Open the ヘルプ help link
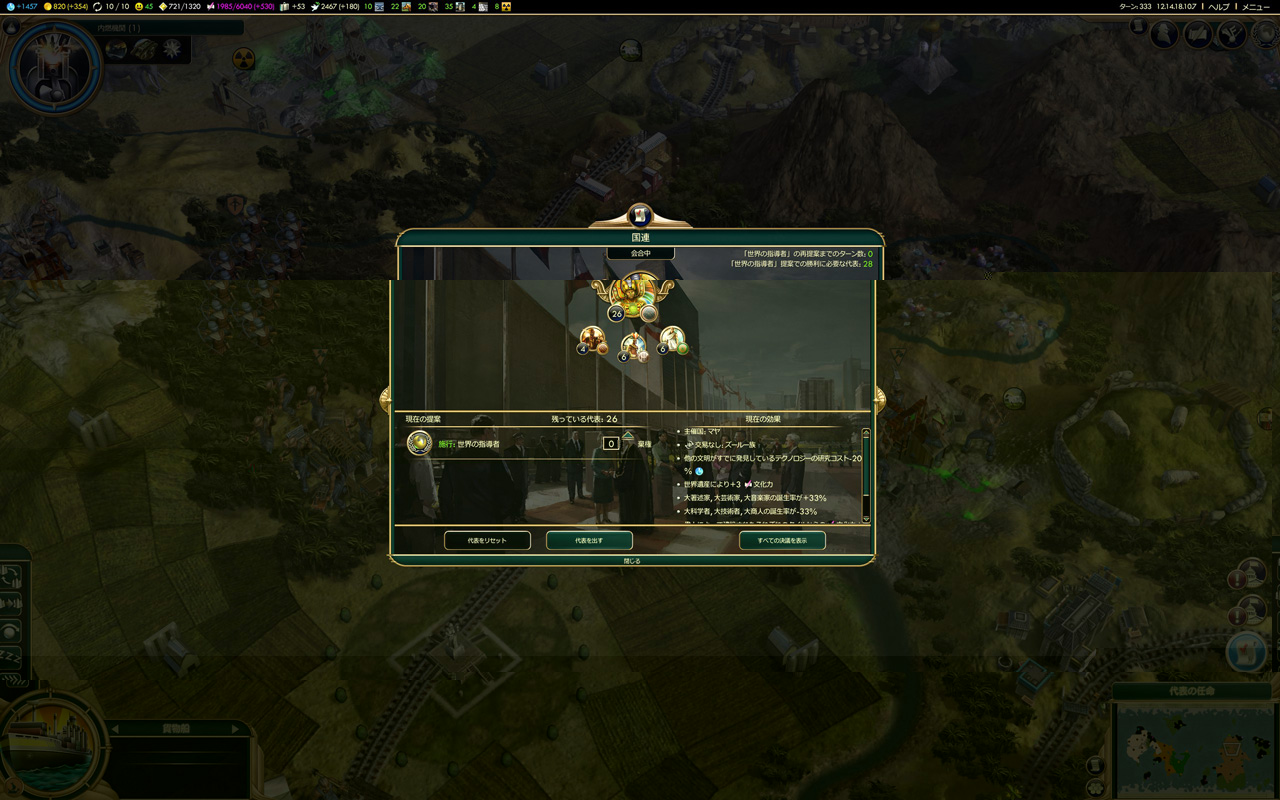This screenshot has width=1280, height=800. [1219, 7]
